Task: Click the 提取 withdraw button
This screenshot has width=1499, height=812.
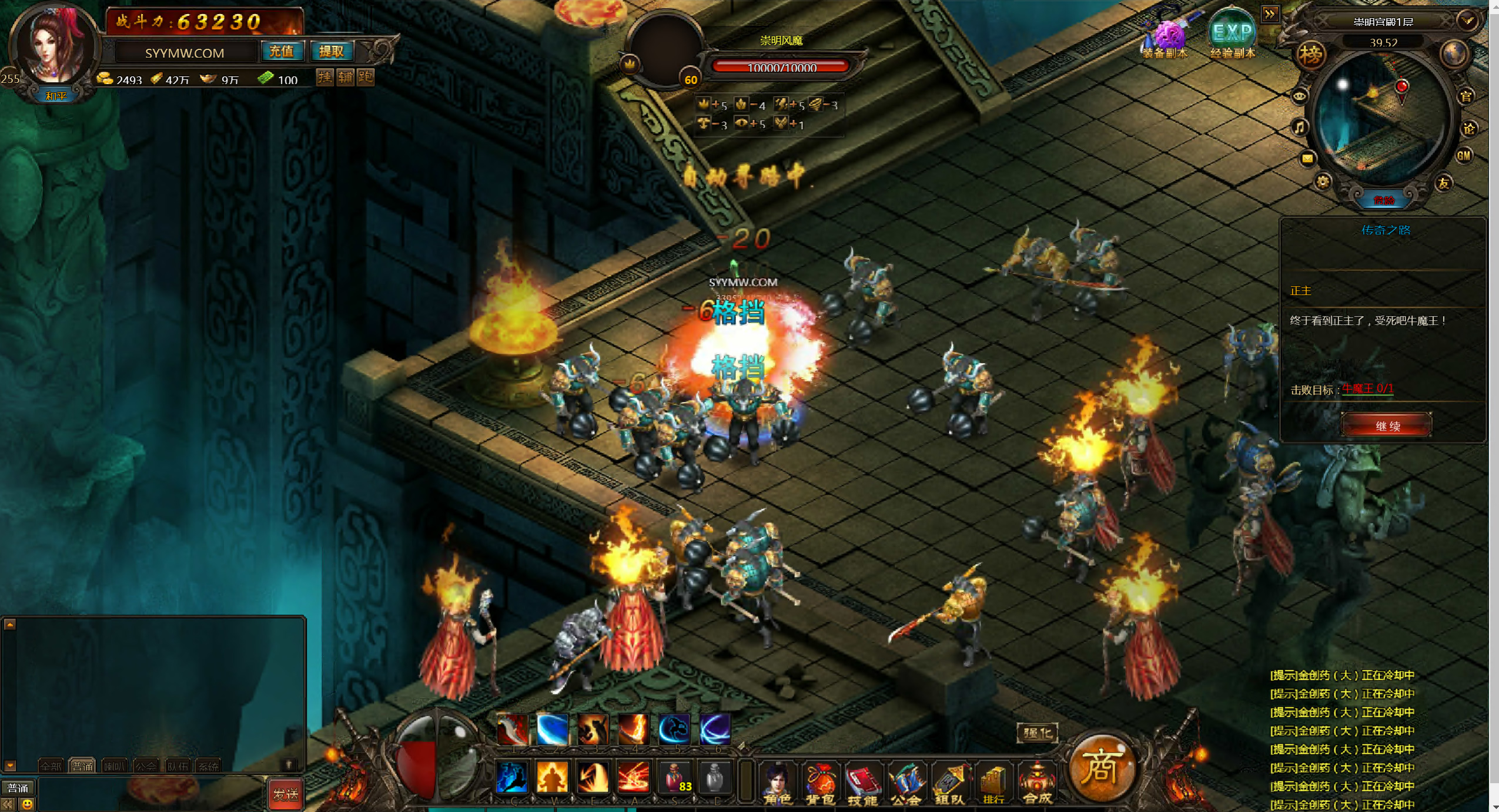Action: [331, 52]
